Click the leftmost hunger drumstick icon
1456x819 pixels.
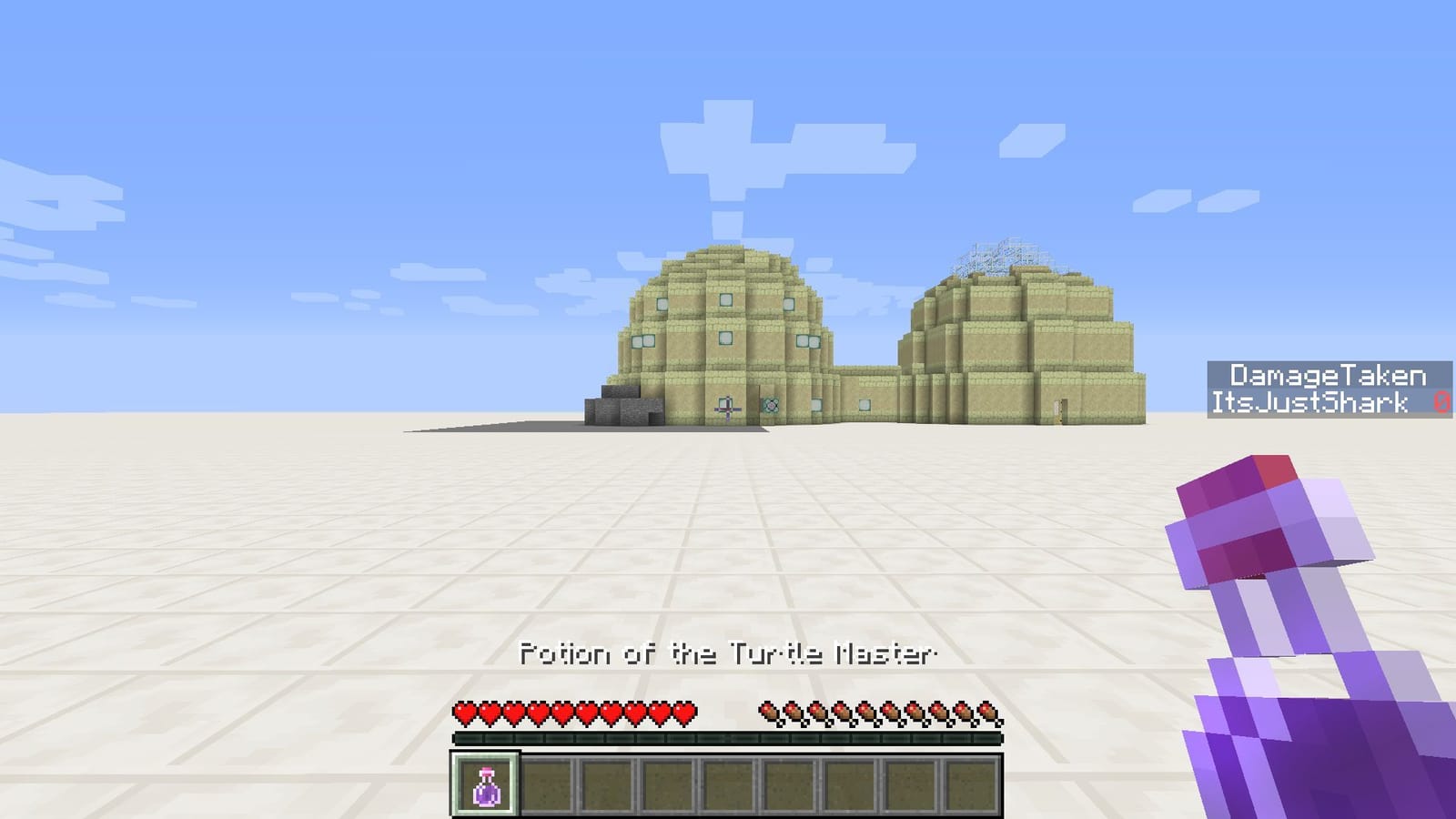click(x=771, y=711)
